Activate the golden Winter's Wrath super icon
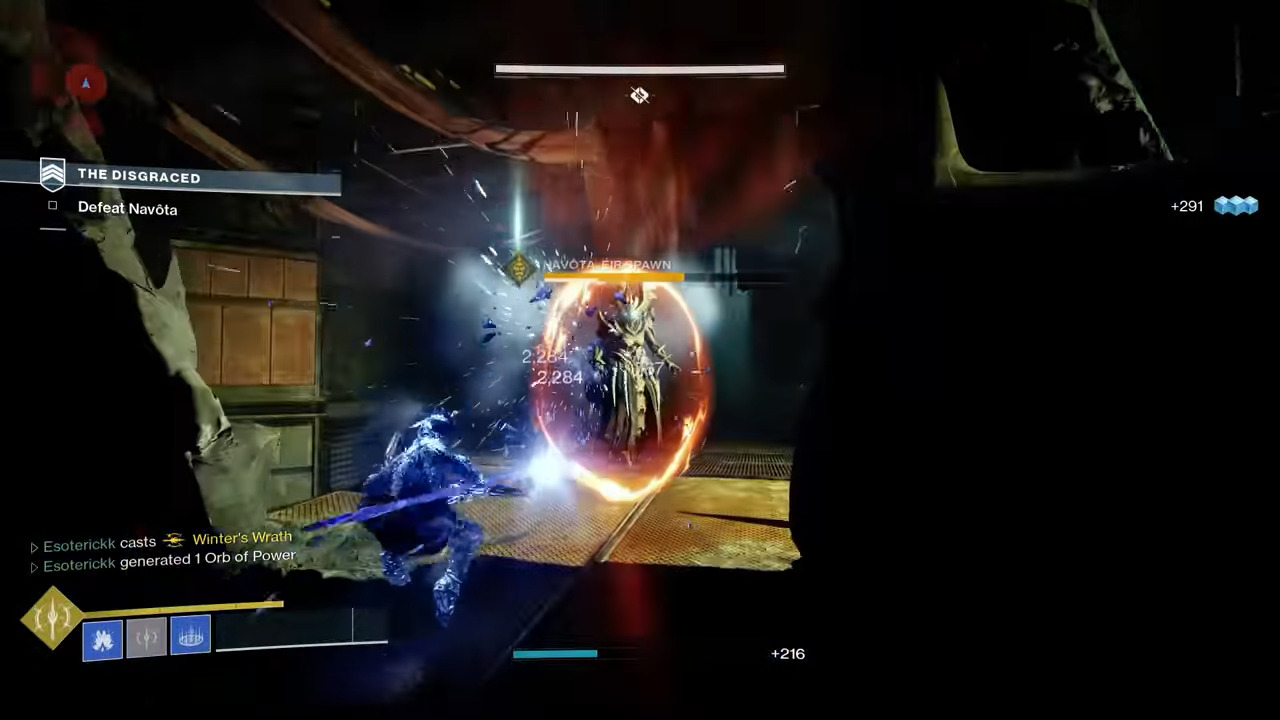 pyautogui.click(x=52, y=617)
